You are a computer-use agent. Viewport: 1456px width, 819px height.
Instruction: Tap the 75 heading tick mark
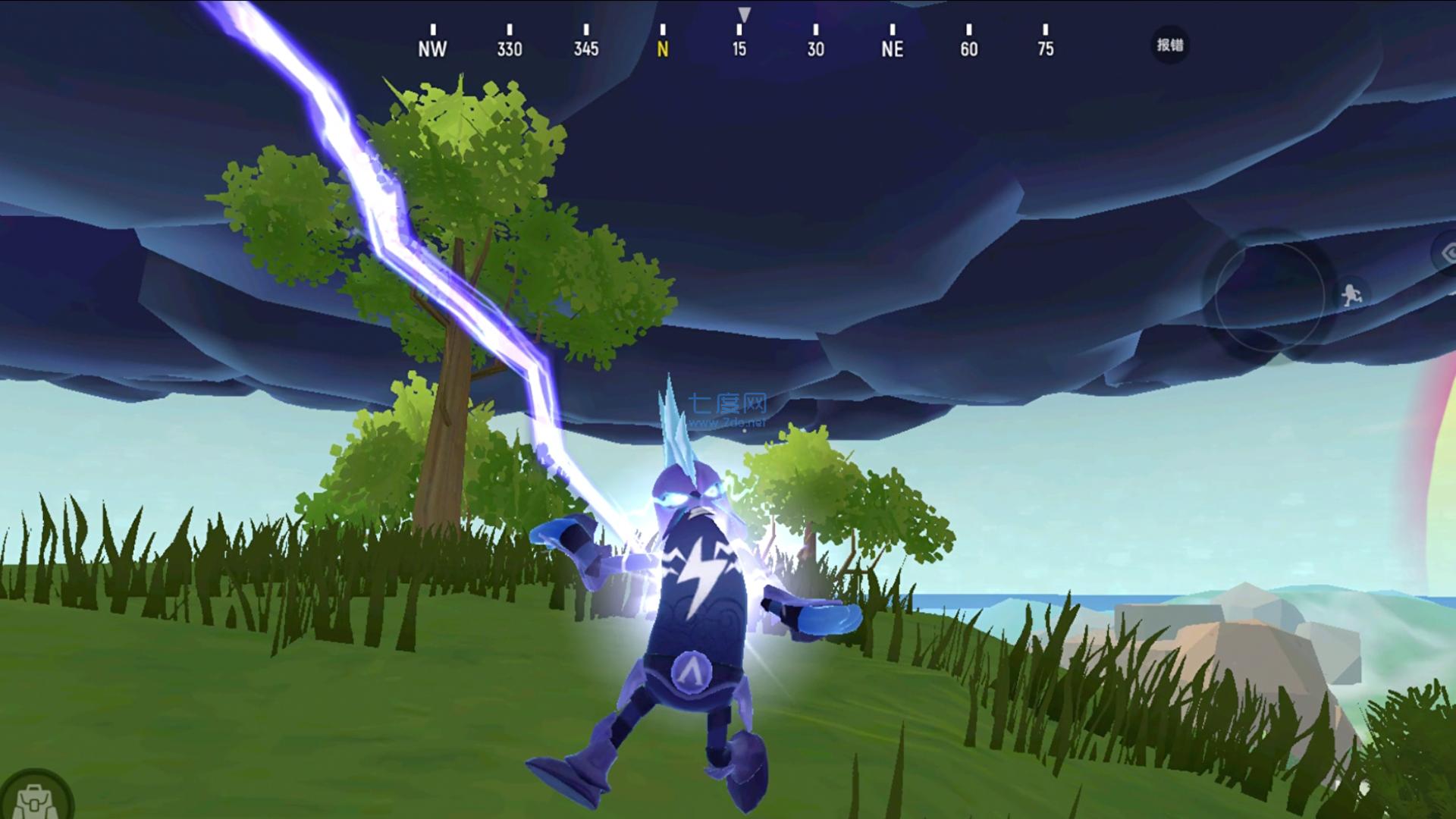(1046, 49)
